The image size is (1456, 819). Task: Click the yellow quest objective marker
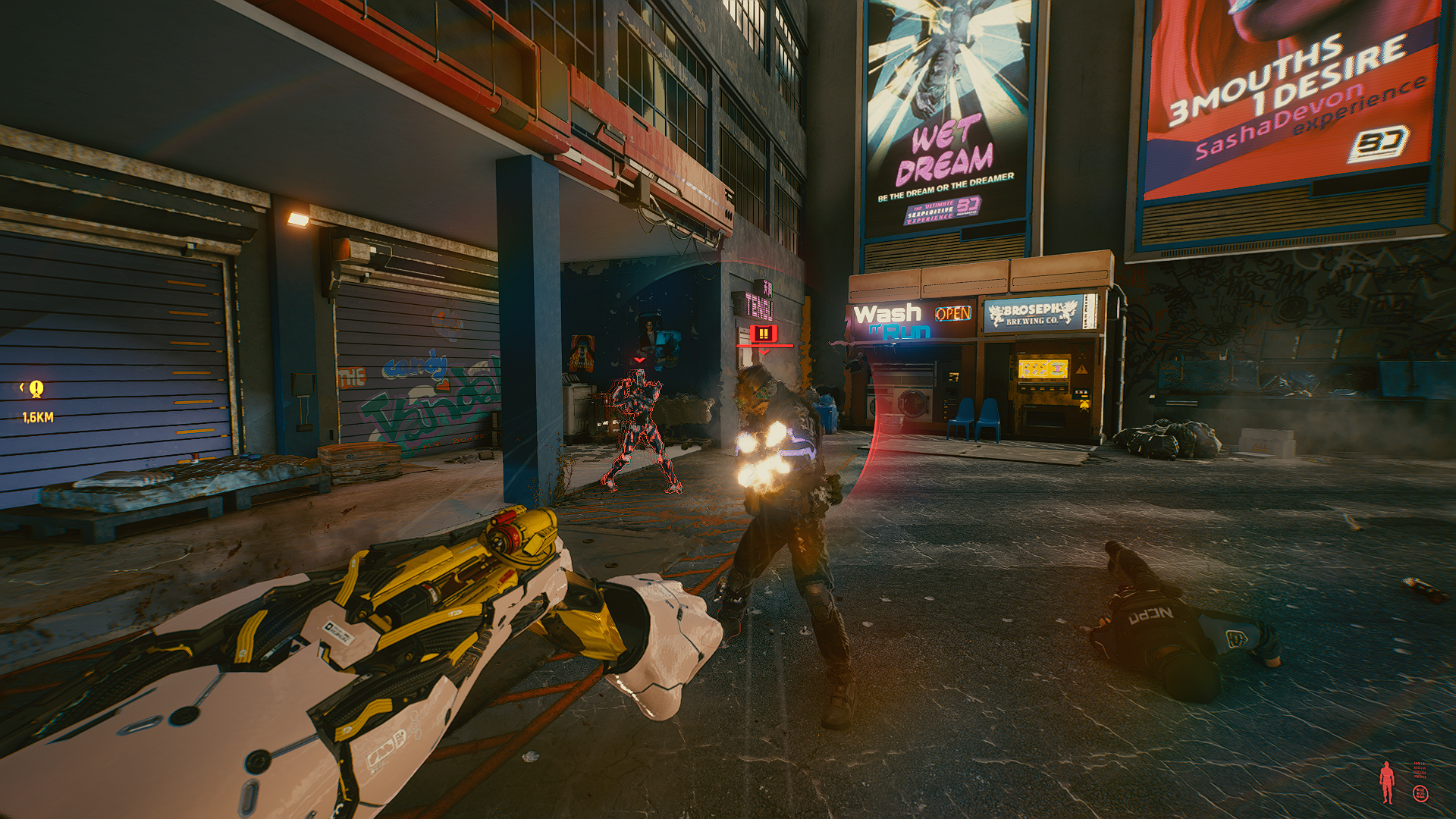coord(36,389)
